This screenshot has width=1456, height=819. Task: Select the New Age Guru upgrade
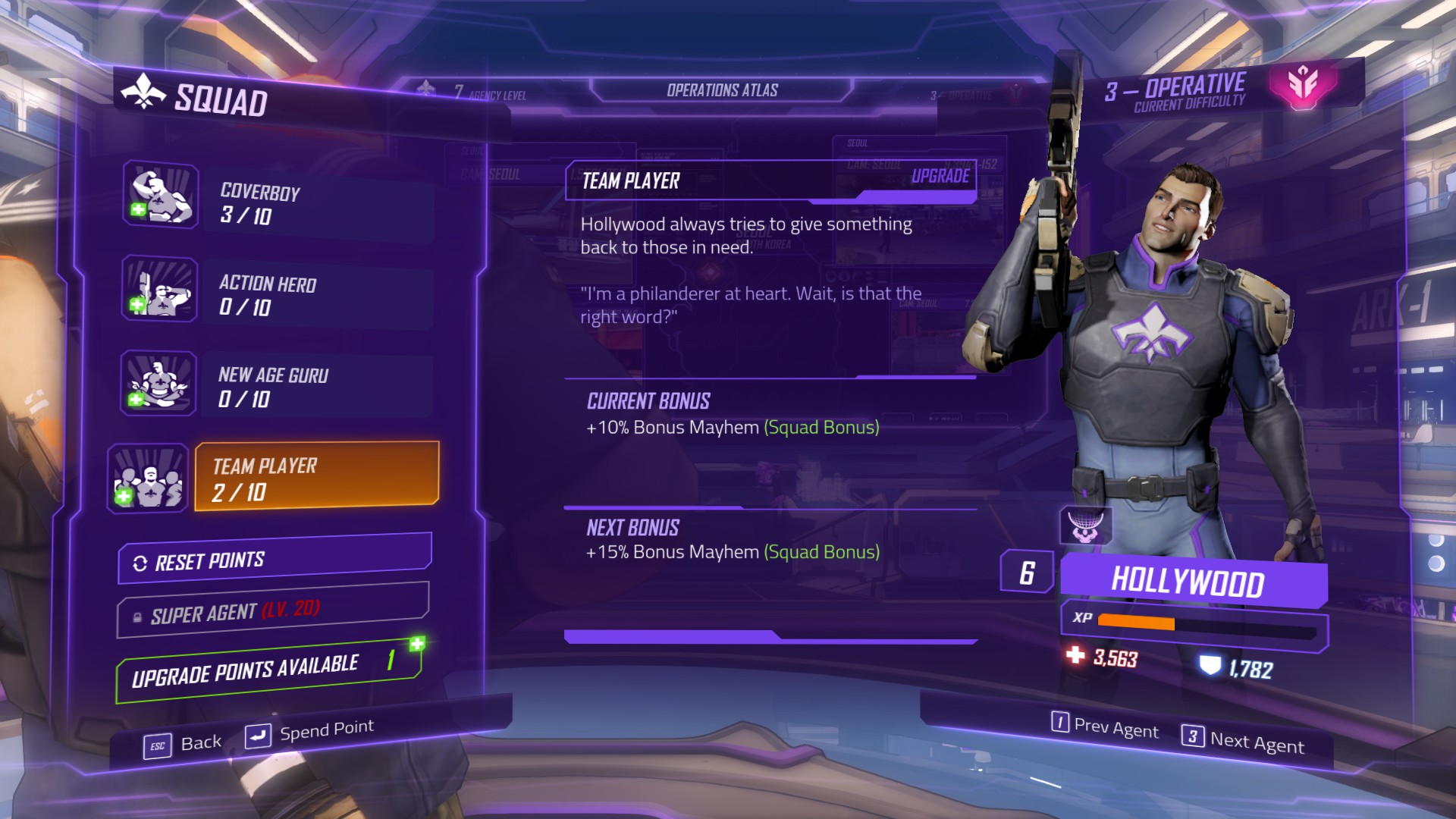[317, 387]
